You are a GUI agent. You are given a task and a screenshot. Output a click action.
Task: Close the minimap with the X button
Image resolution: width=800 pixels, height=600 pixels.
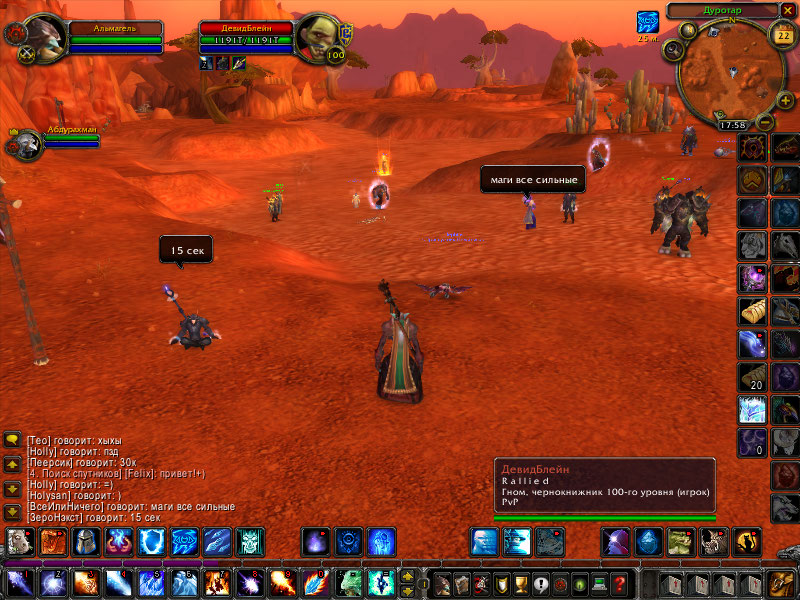pos(790,10)
